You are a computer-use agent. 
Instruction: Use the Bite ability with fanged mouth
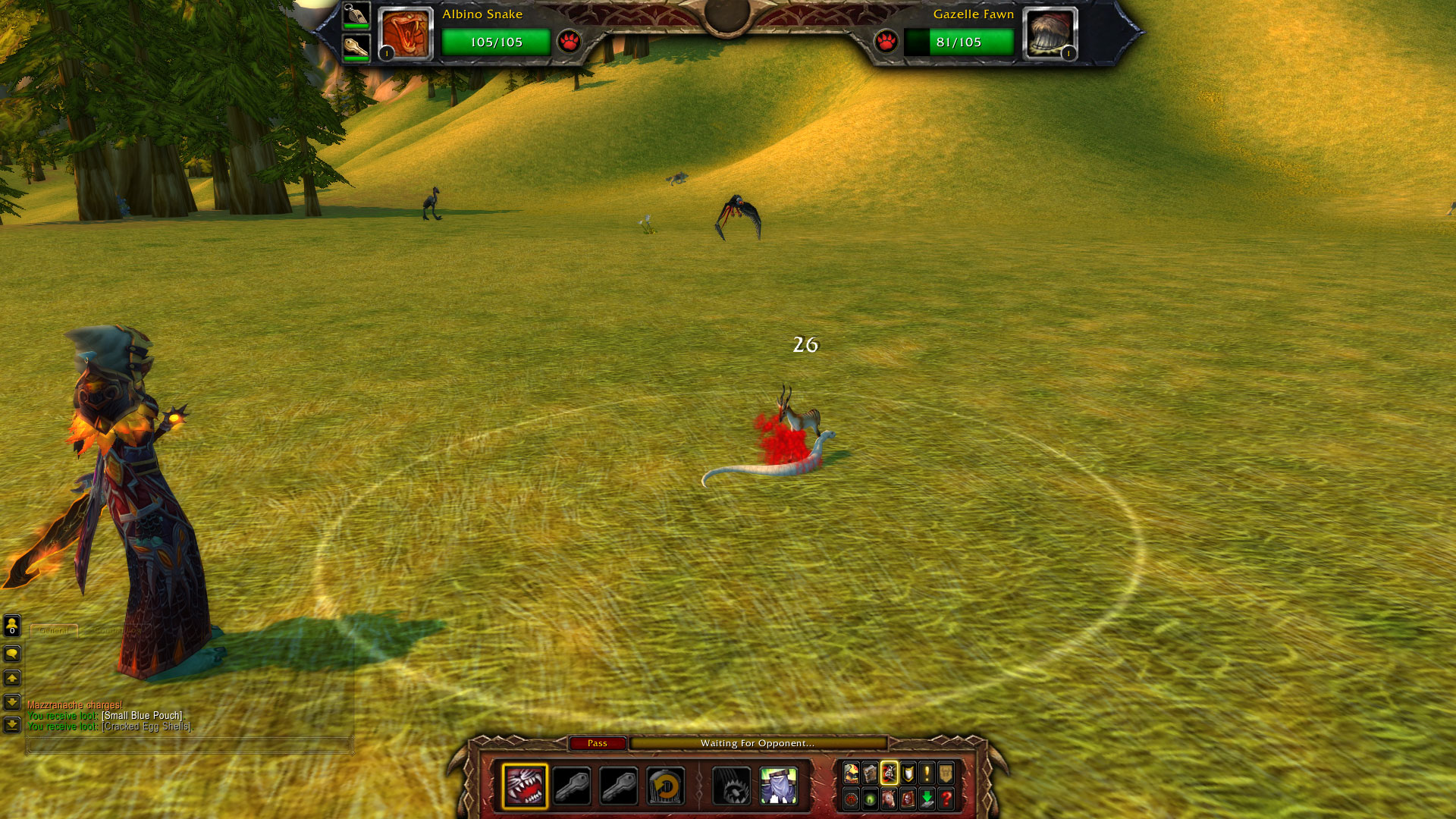coord(525,786)
